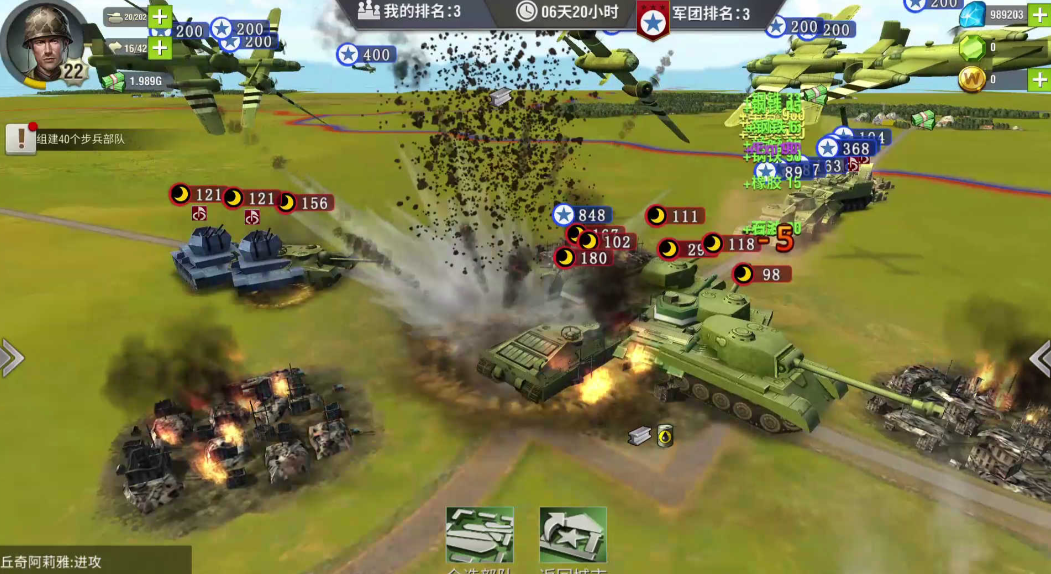This screenshot has width=1051, height=574.
Task: Expand the left side arrow panel
Action: (11, 357)
